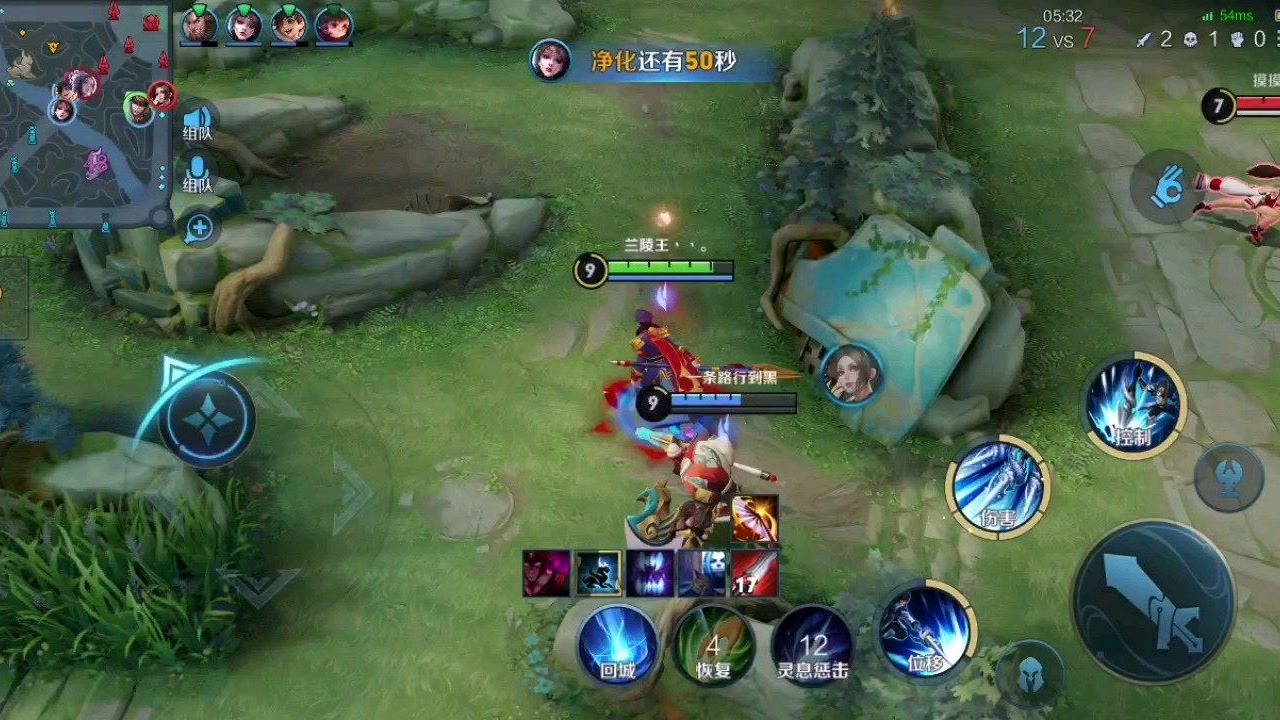1280x720 pixels.
Task: Select the gold-framed running figure boots item
Action: tap(598, 574)
